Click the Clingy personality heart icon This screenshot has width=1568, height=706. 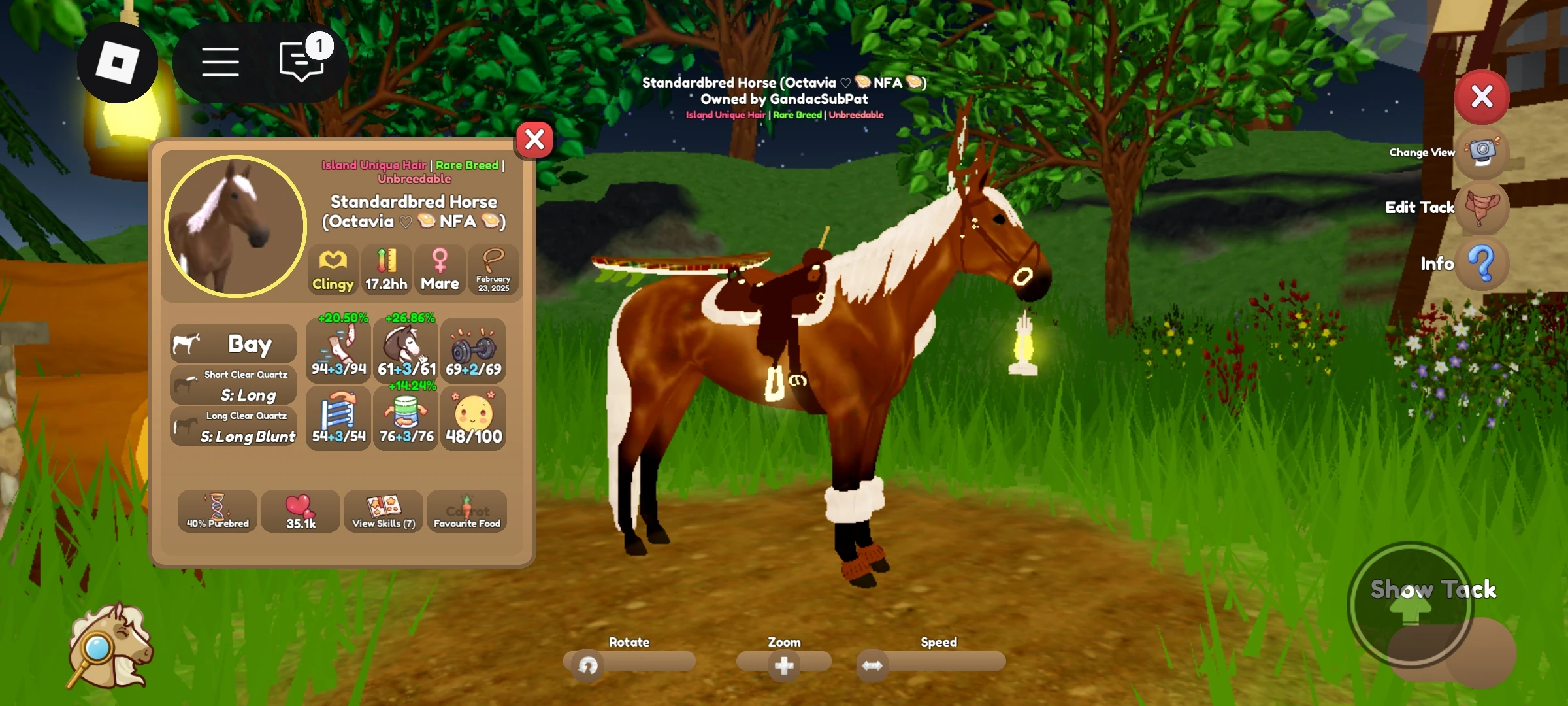pyautogui.click(x=333, y=270)
